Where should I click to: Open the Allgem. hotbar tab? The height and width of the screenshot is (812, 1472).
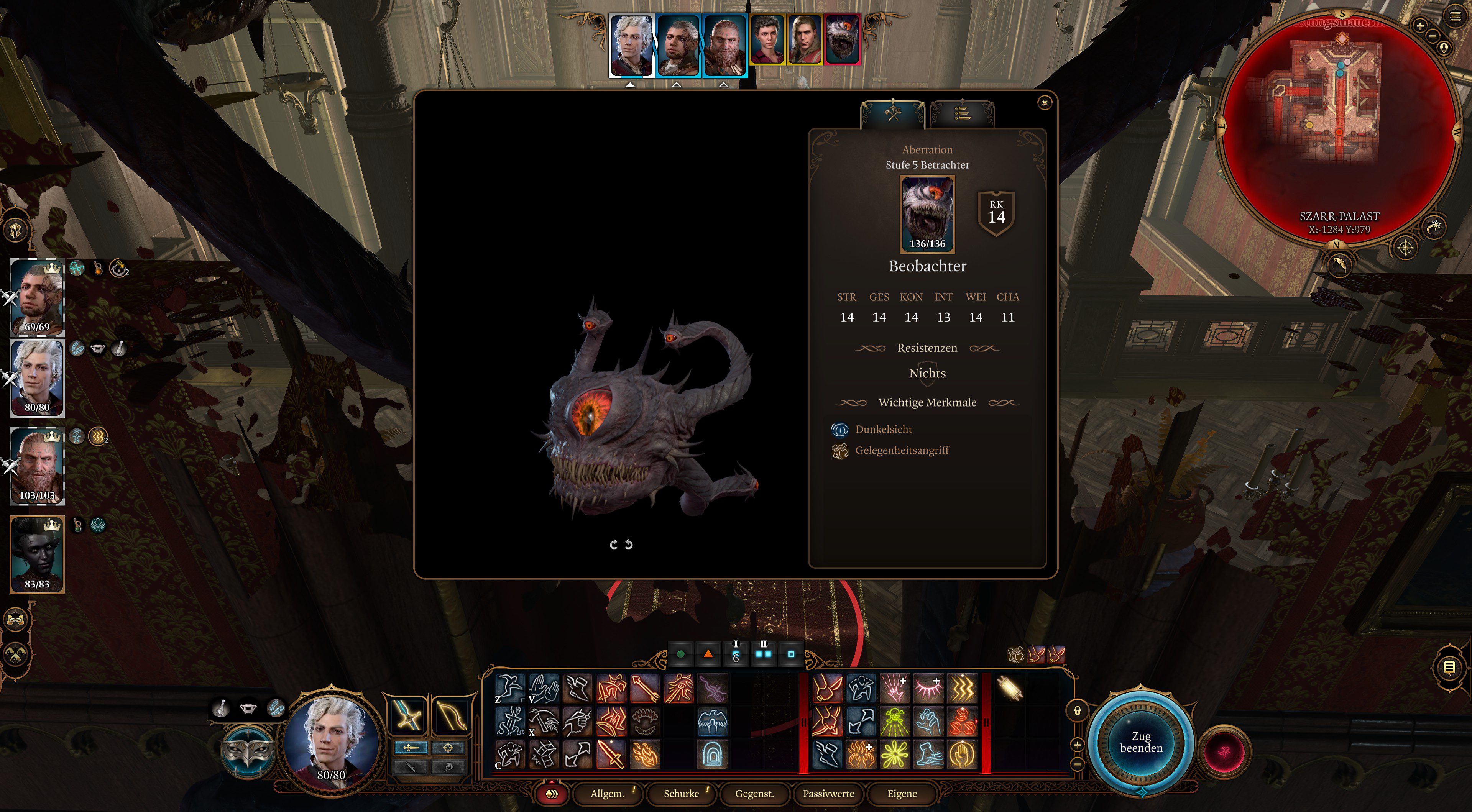[608, 793]
